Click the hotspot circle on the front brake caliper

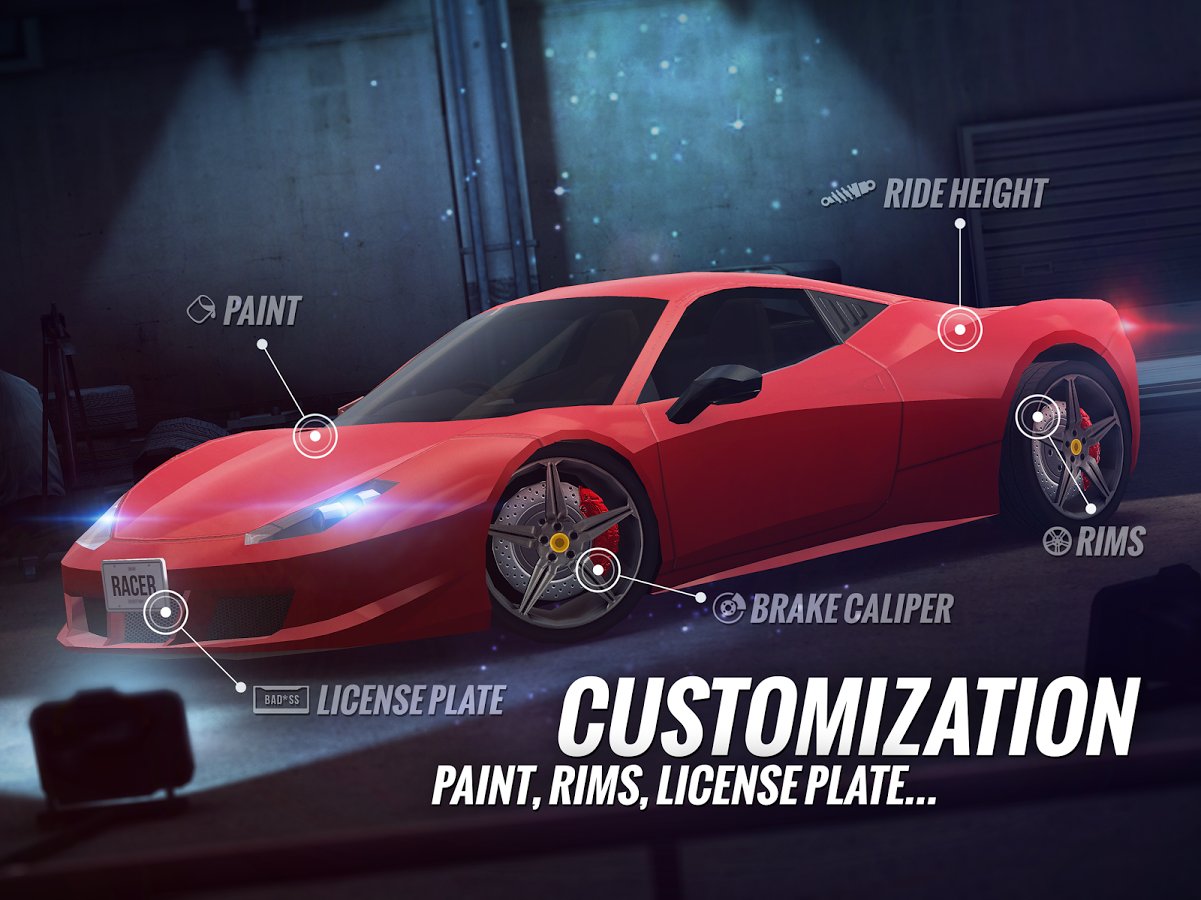pos(598,568)
